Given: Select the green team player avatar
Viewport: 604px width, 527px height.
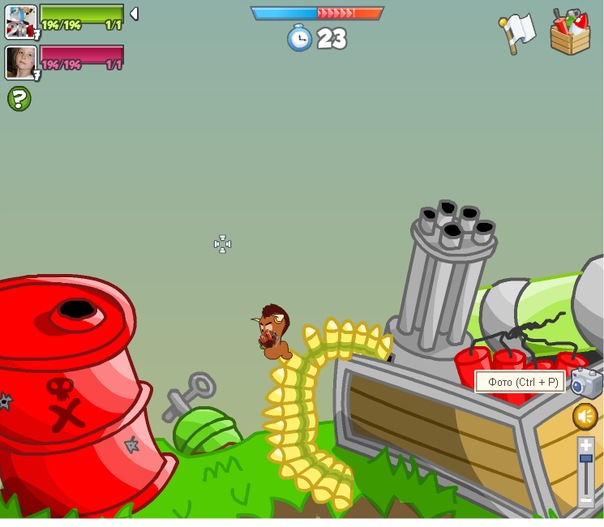Looking at the screenshot, I should (x=20, y=20).
